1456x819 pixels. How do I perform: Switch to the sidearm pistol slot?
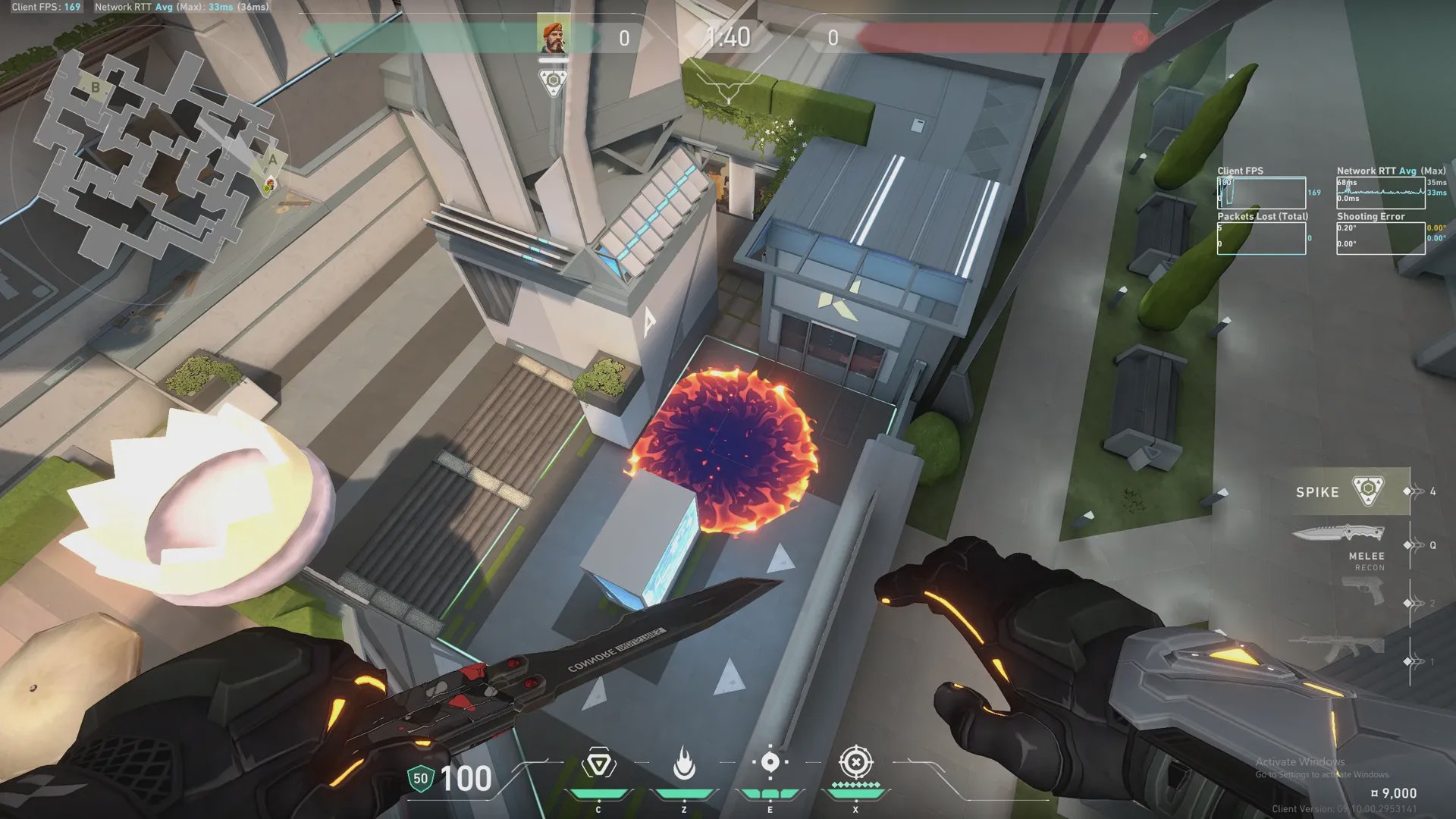pyautogui.click(x=1362, y=591)
